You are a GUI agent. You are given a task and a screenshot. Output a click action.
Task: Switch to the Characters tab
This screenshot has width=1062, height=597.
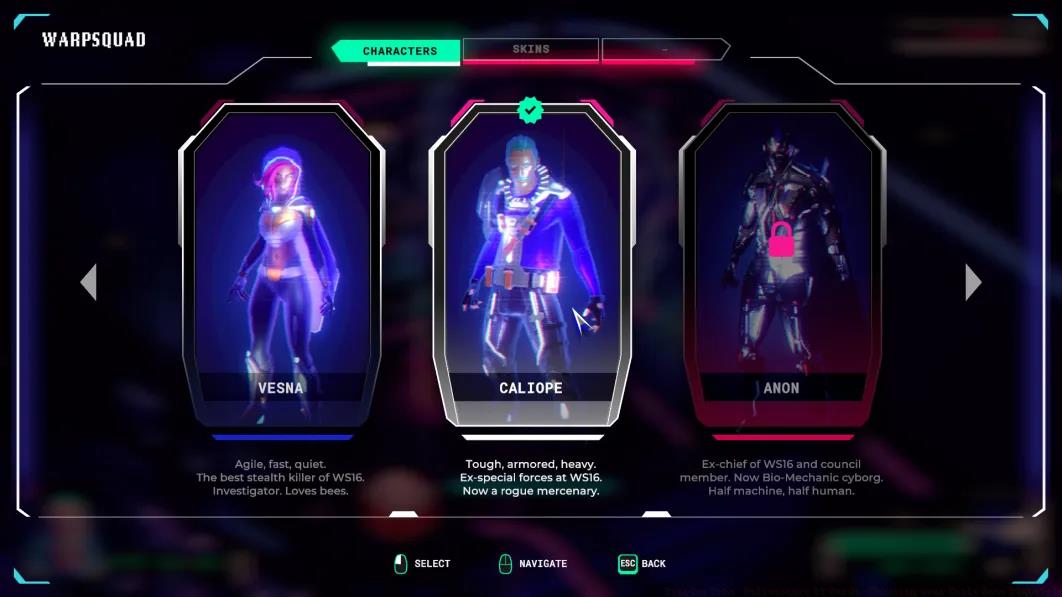399,51
